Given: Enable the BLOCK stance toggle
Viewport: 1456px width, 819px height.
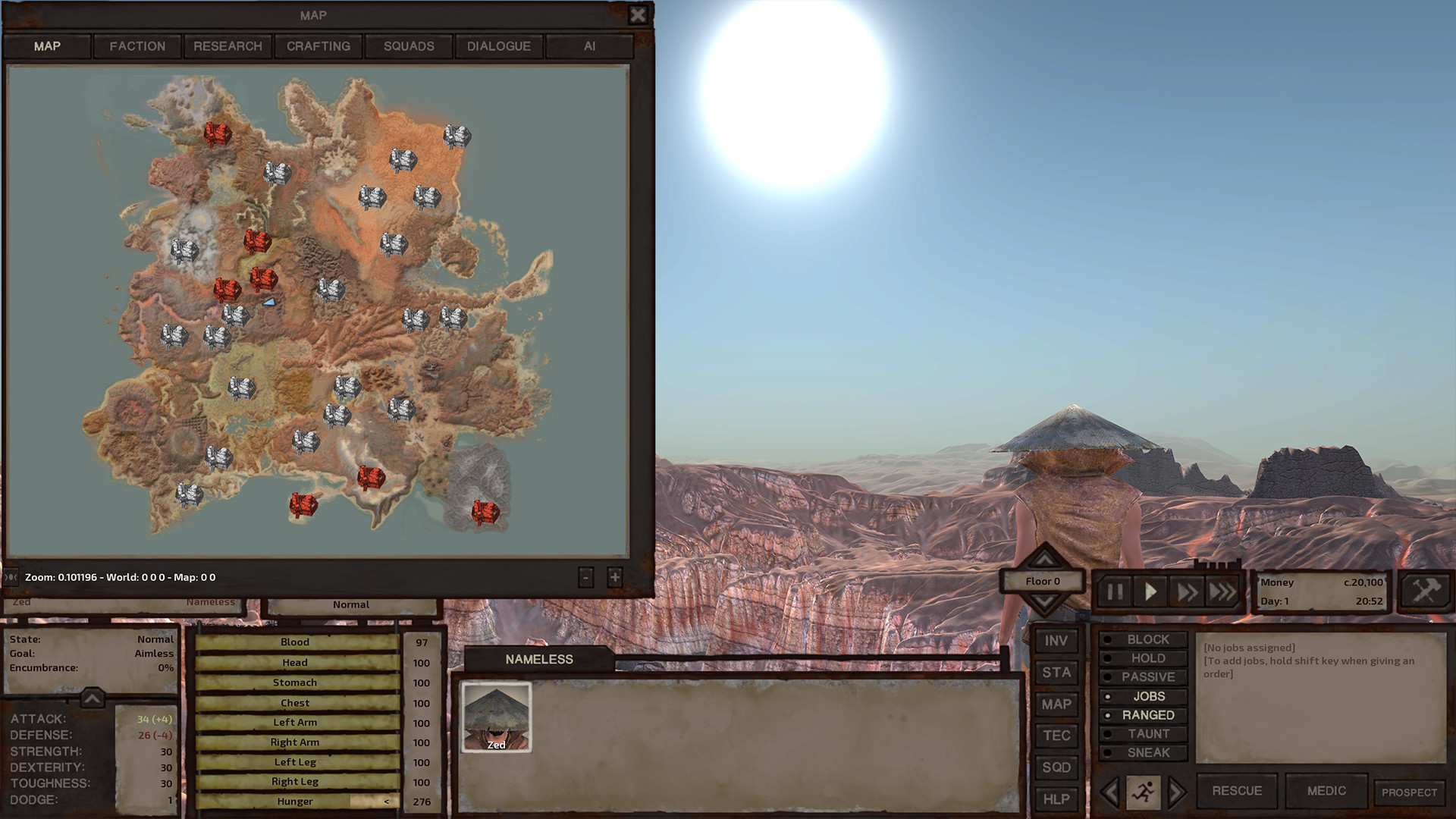Looking at the screenshot, I should (1144, 639).
